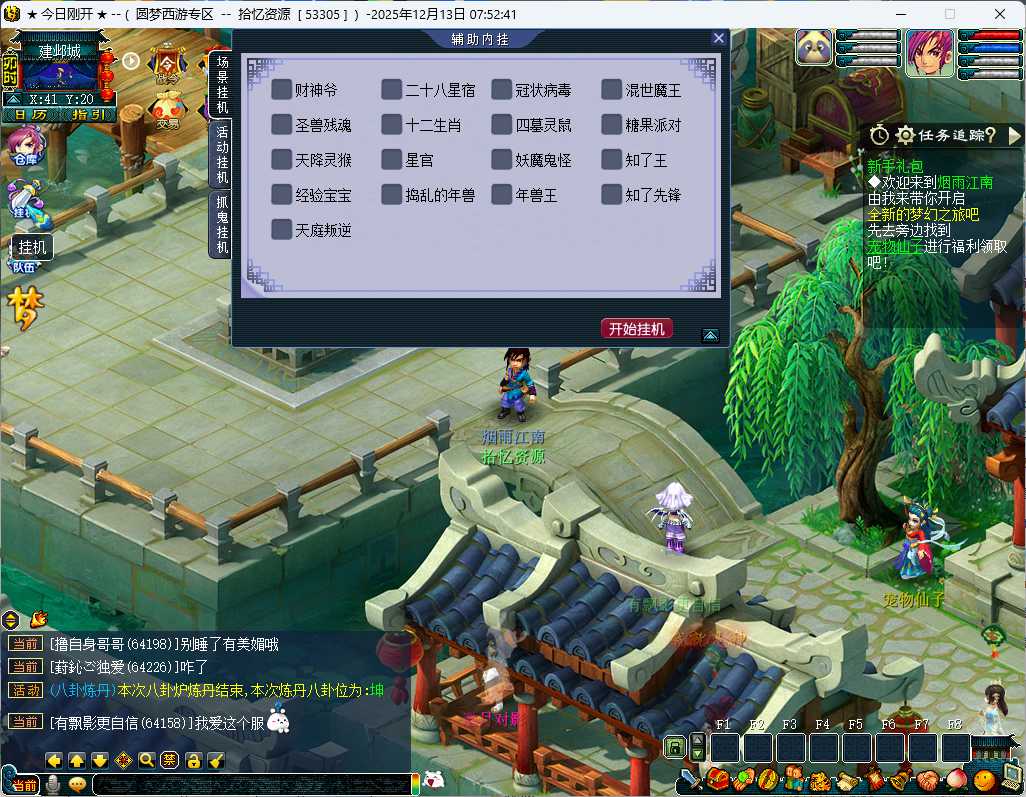This screenshot has height=797, width=1026.
Task: Switch to the 活动挂机 tab
Action: (x=221, y=154)
